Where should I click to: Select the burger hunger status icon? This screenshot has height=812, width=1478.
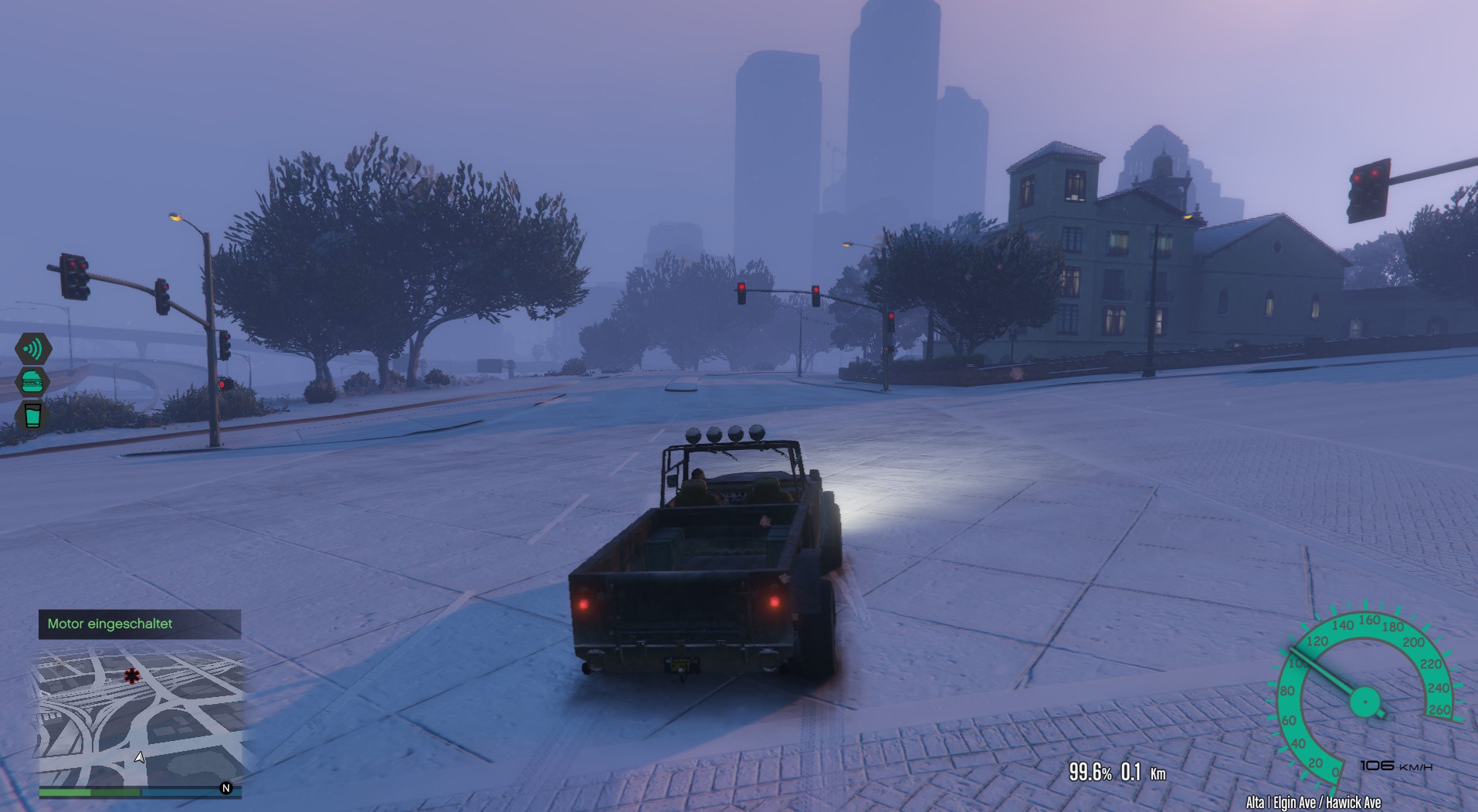point(32,381)
